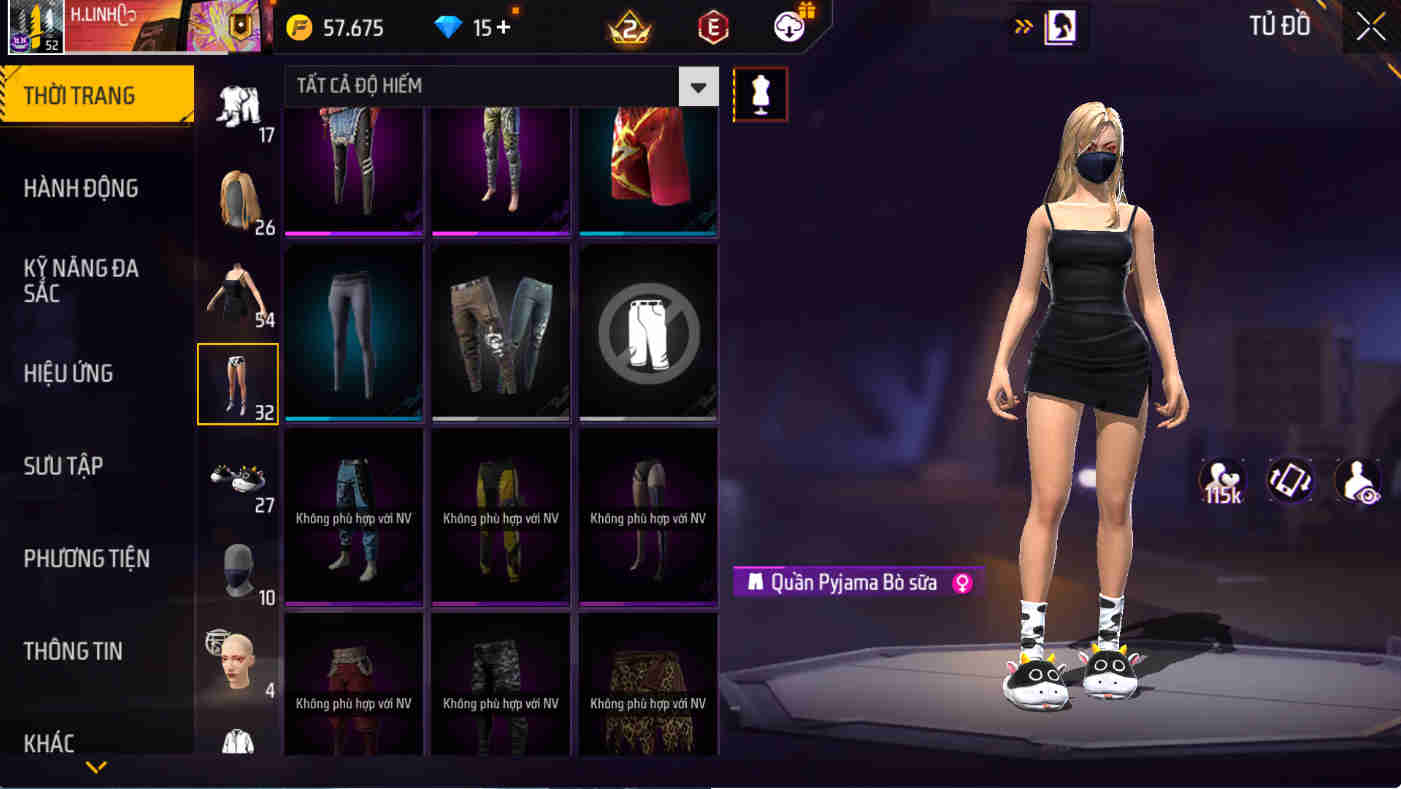Select the mask category icon
Screen dimensions: 1401x789
click(x=237, y=570)
